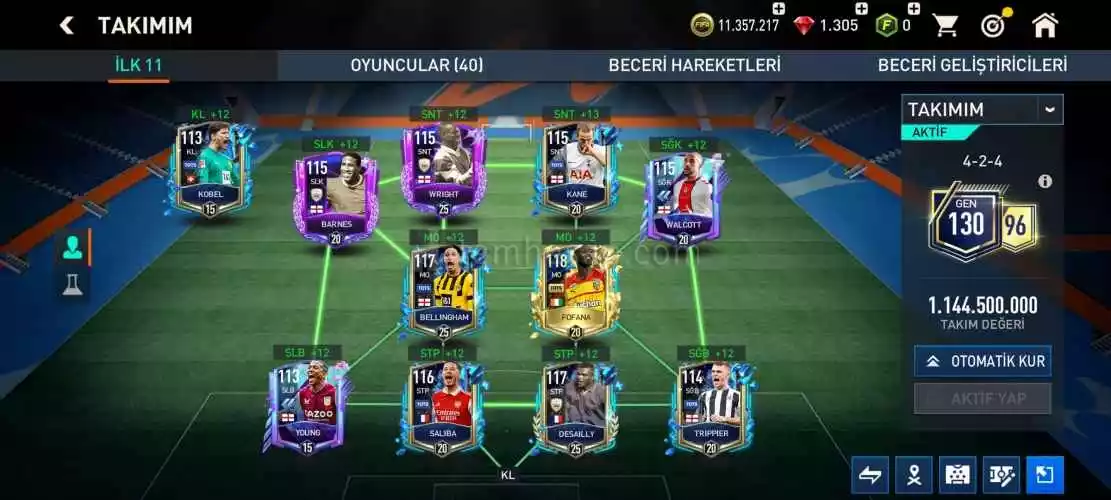Viewport: 1111px width, 500px height.
Task: Show the BECERİ GELİŞTİRİCİLERİ tab
Action: 972,65
